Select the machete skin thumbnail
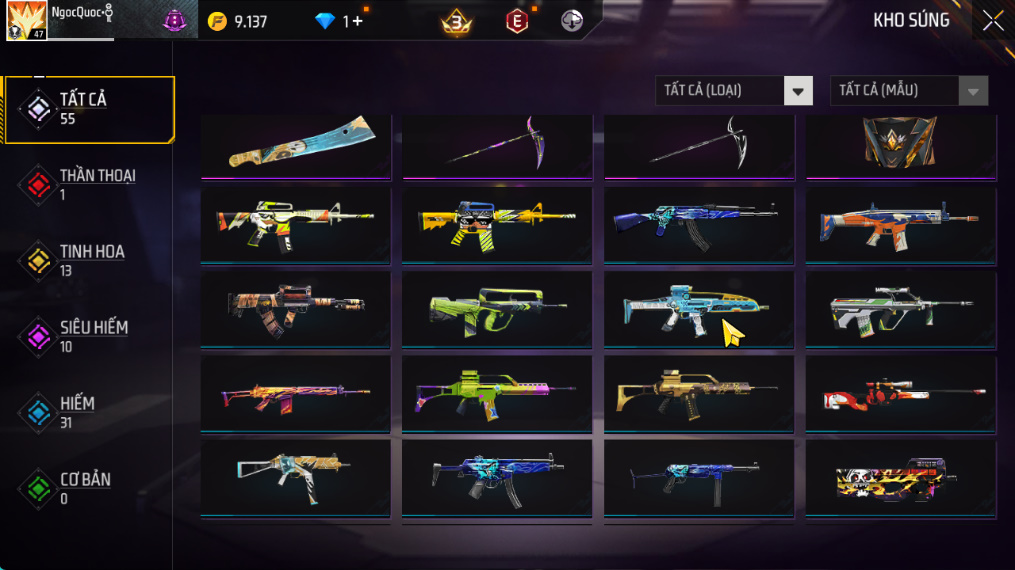This screenshot has height=570, width=1015. pyautogui.click(x=297, y=145)
